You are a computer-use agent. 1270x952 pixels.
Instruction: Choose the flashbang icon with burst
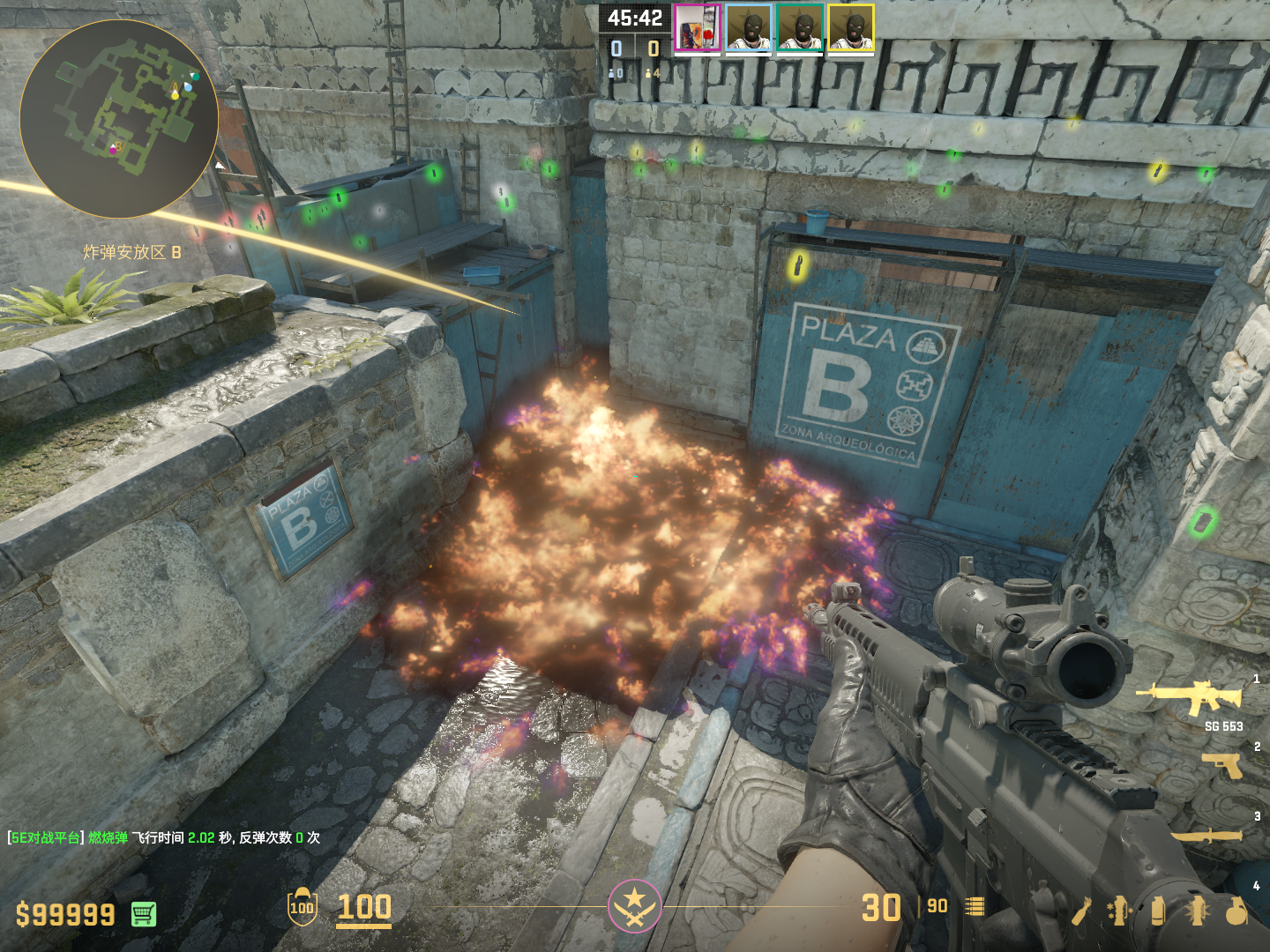click(1197, 911)
